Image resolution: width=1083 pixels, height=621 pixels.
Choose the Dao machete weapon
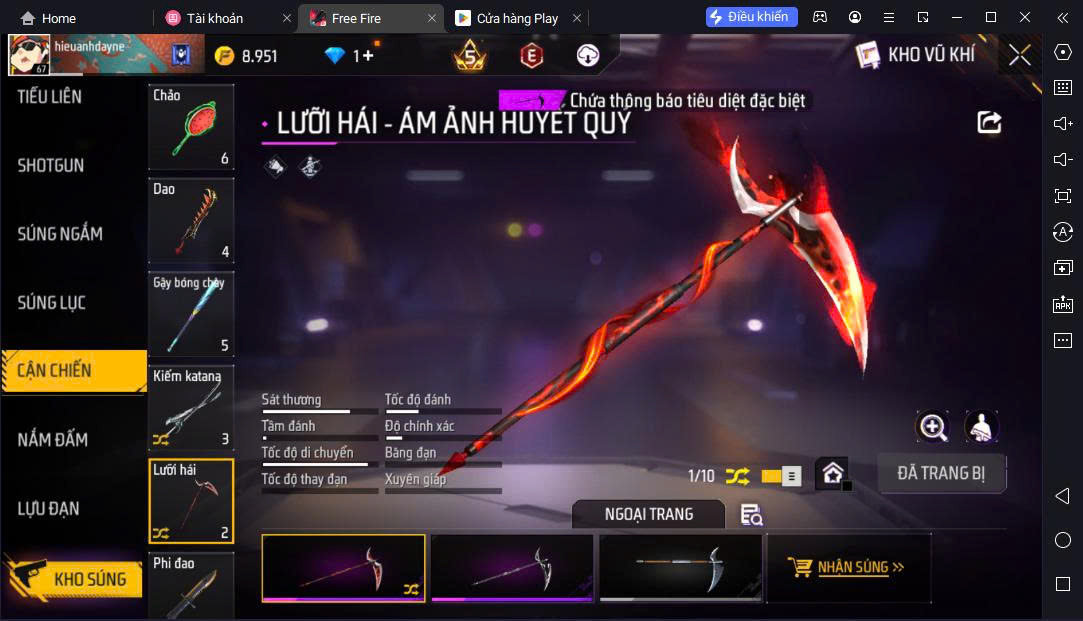point(191,220)
